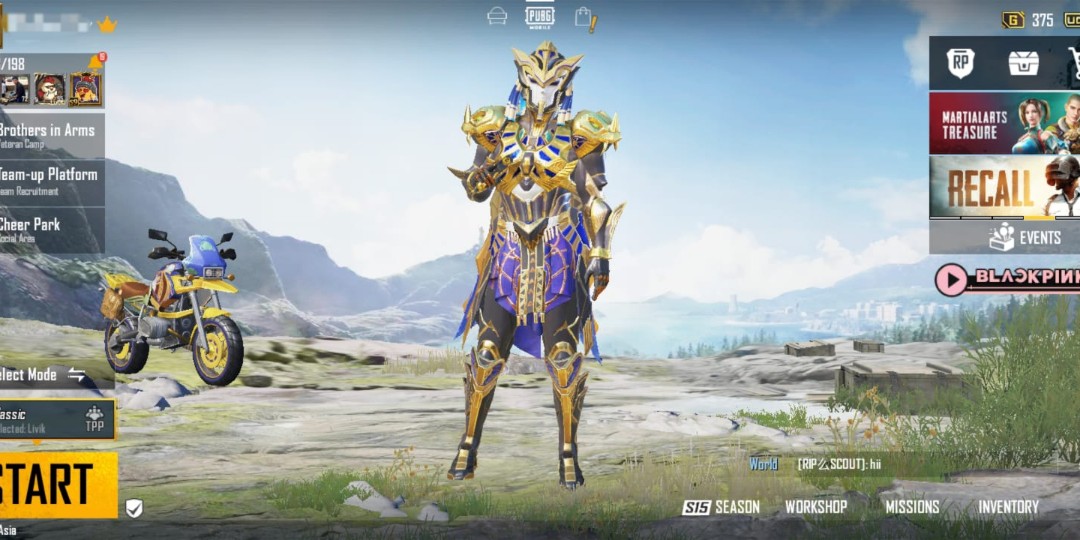
Task: Go to the Workshop
Action: (815, 507)
